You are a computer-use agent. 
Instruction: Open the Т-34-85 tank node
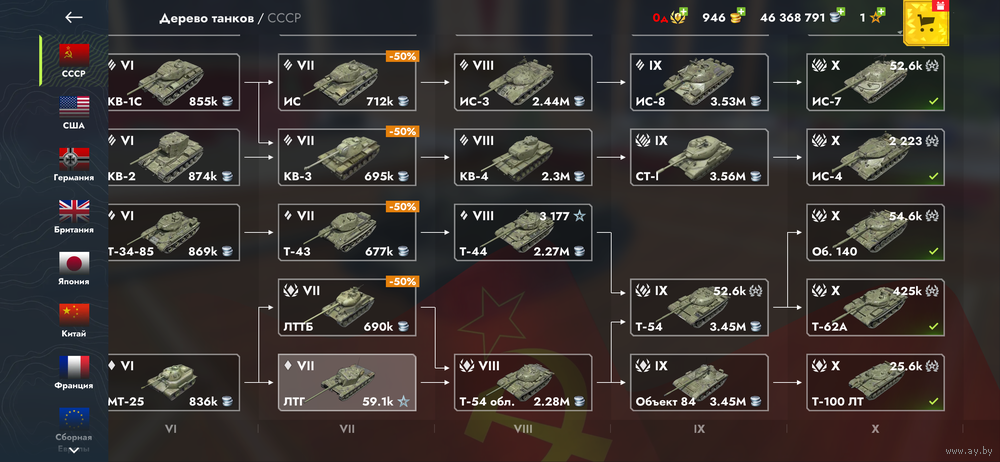[172, 232]
